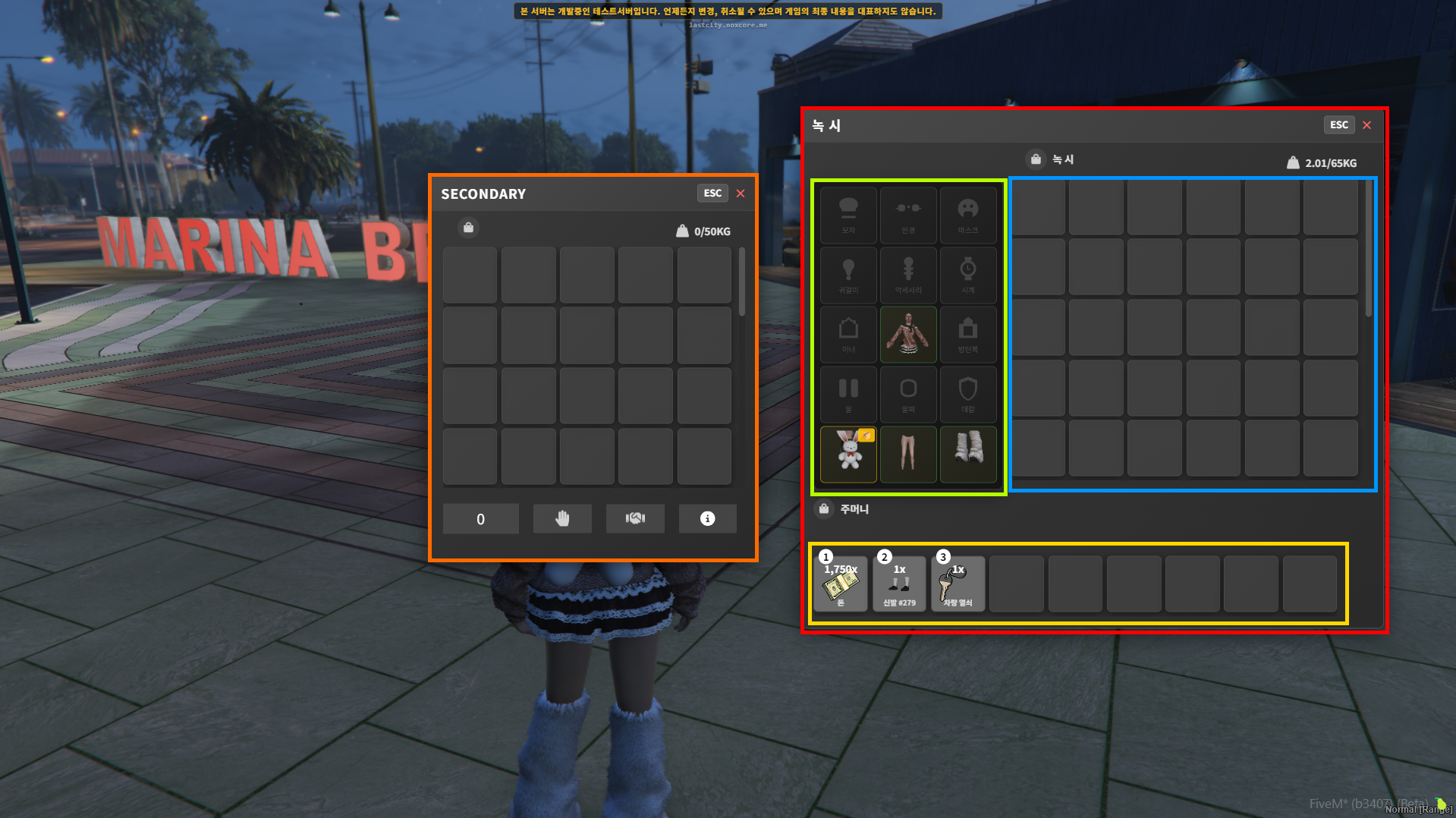Close the player inventory with the red X
This screenshot has width=1456, height=818.
click(1366, 125)
